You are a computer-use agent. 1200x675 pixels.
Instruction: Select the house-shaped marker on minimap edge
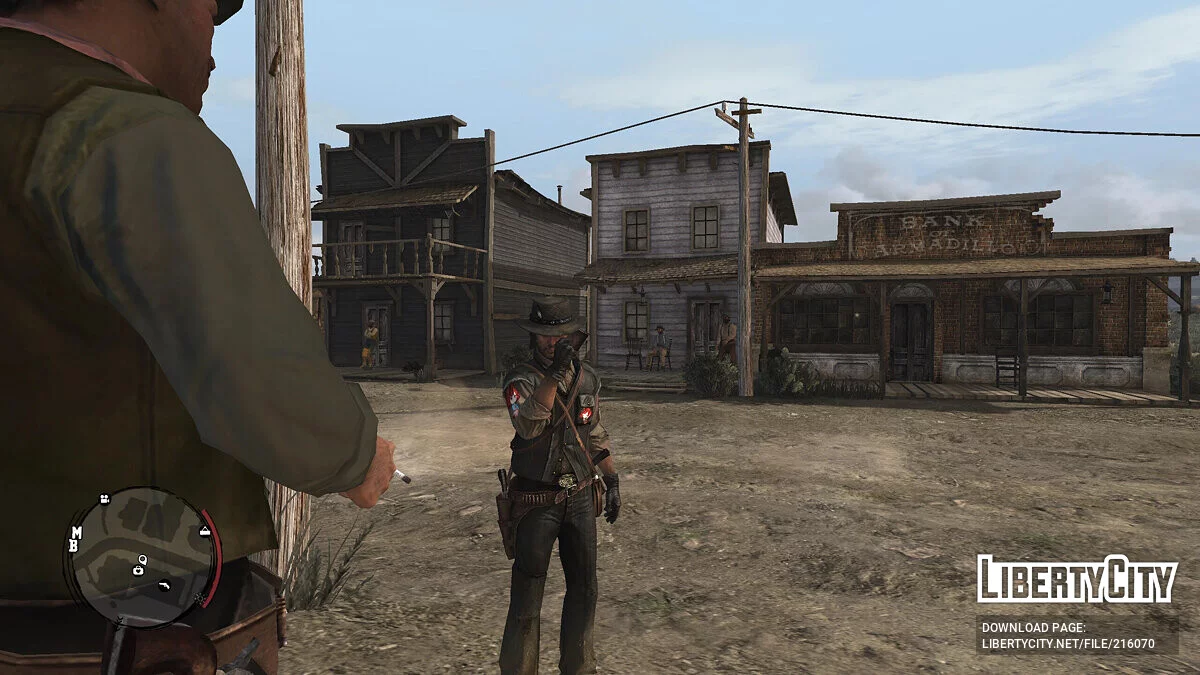tap(205, 531)
